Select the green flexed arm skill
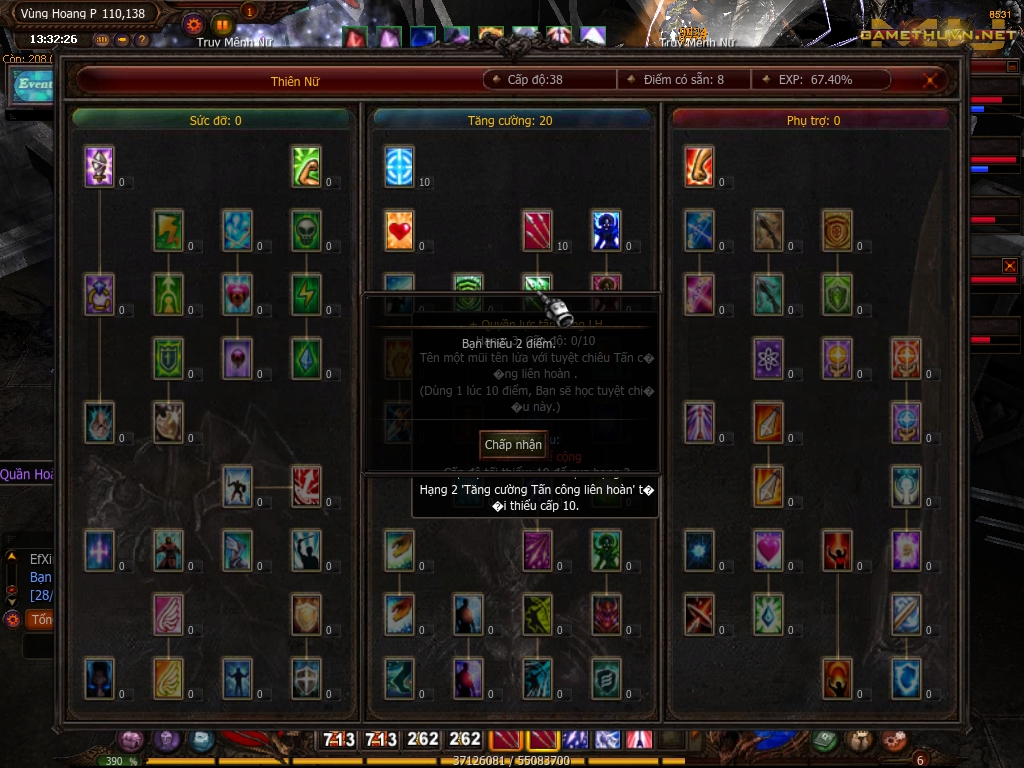Screen dimensions: 1024x768 click(306, 167)
